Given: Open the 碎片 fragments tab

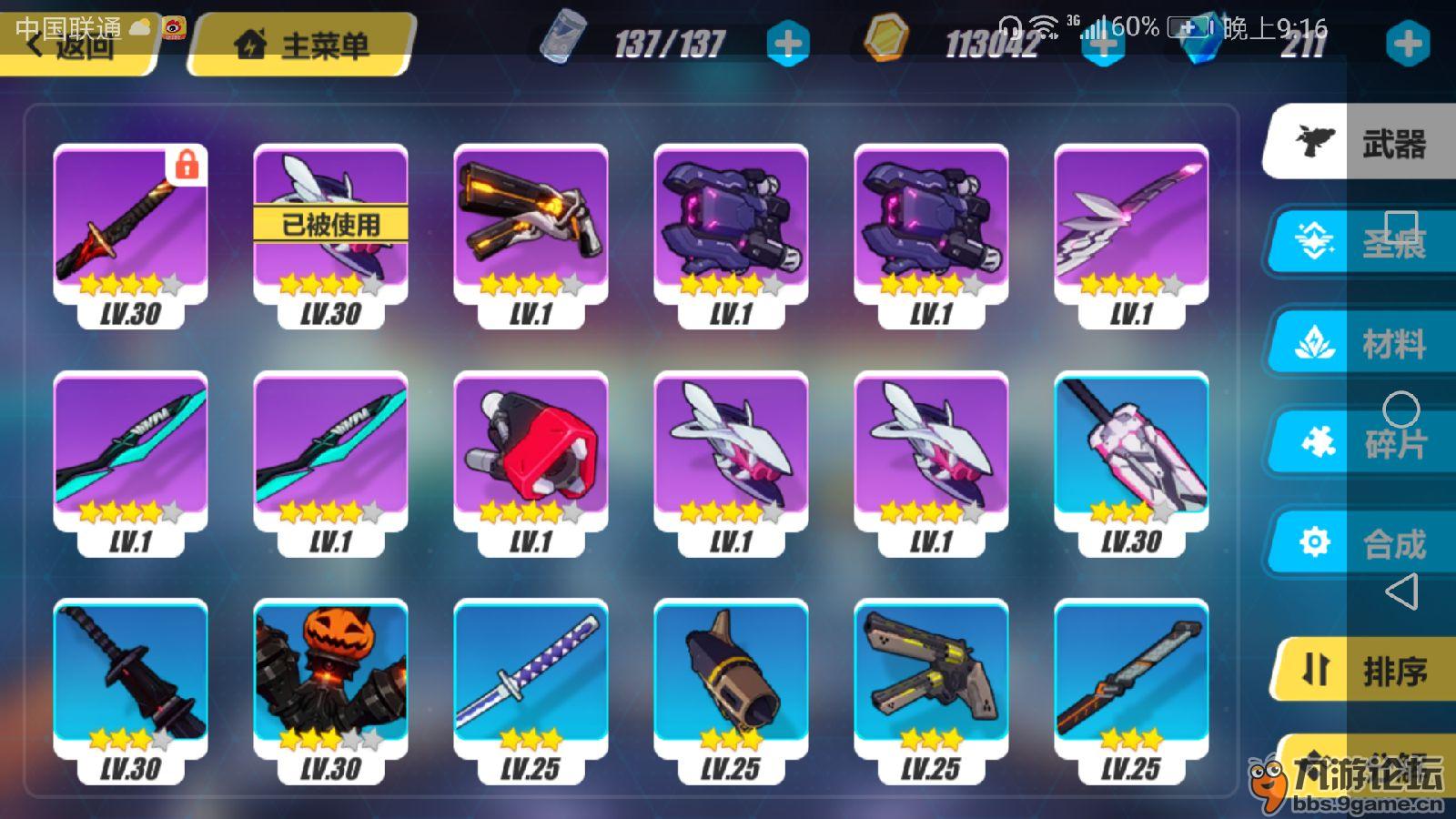Looking at the screenshot, I should [1360, 443].
